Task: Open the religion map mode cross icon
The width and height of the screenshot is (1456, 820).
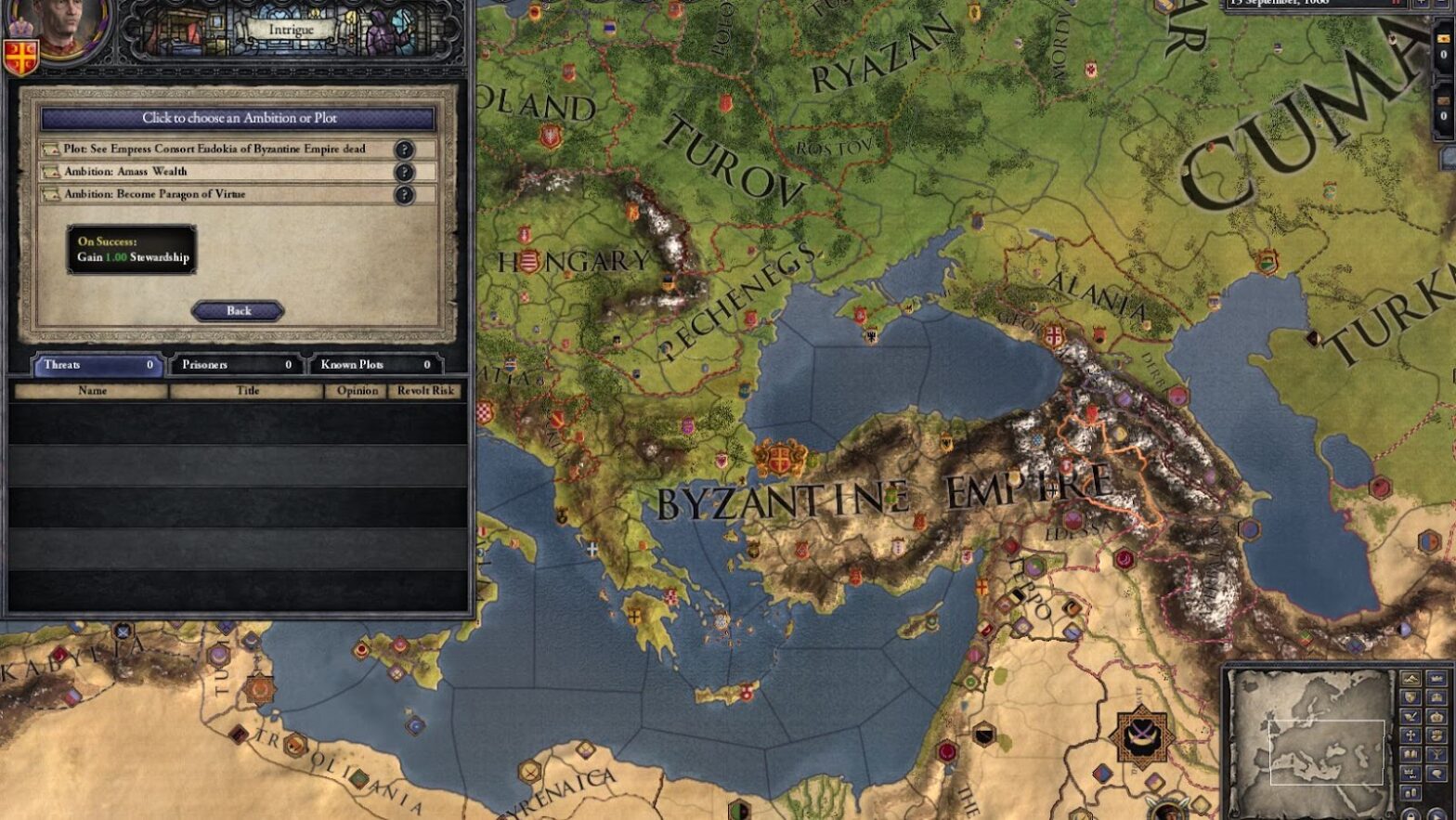Action: 1410,735
